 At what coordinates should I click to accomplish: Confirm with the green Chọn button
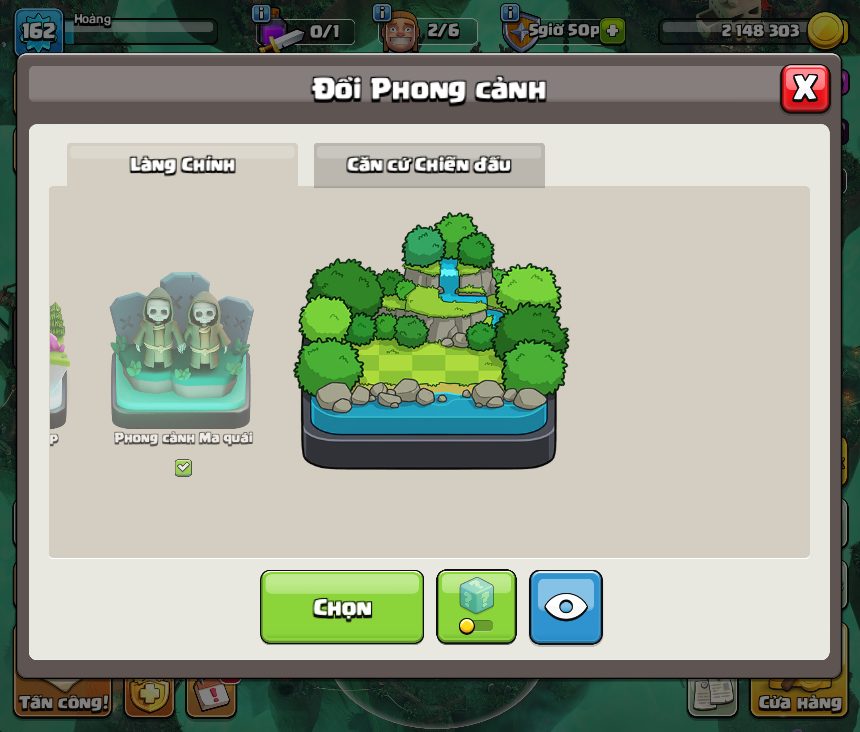pyautogui.click(x=342, y=607)
